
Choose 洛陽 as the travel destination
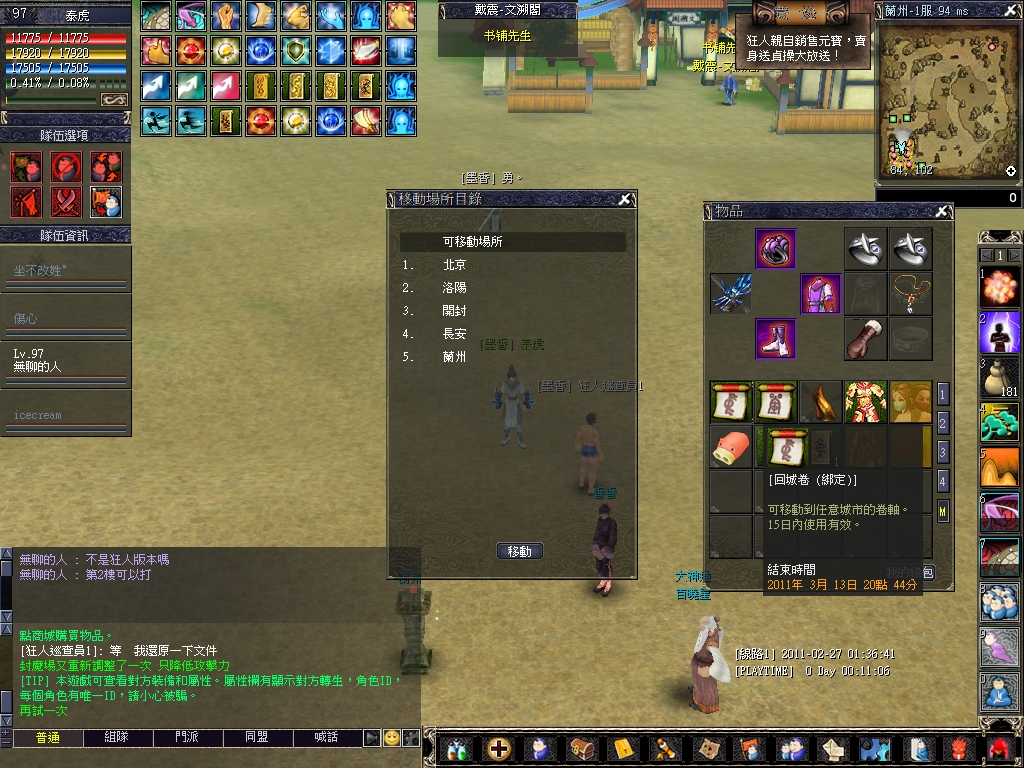(x=454, y=288)
